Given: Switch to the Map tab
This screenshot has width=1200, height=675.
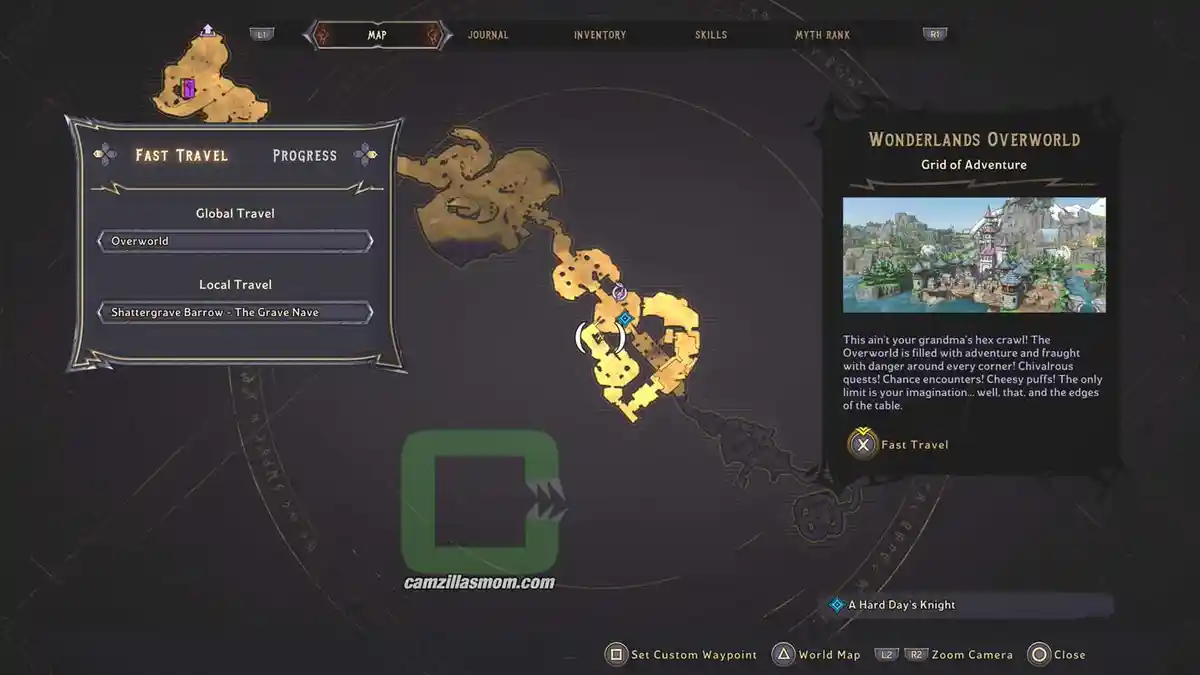Looking at the screenshot, I should 377,35.
